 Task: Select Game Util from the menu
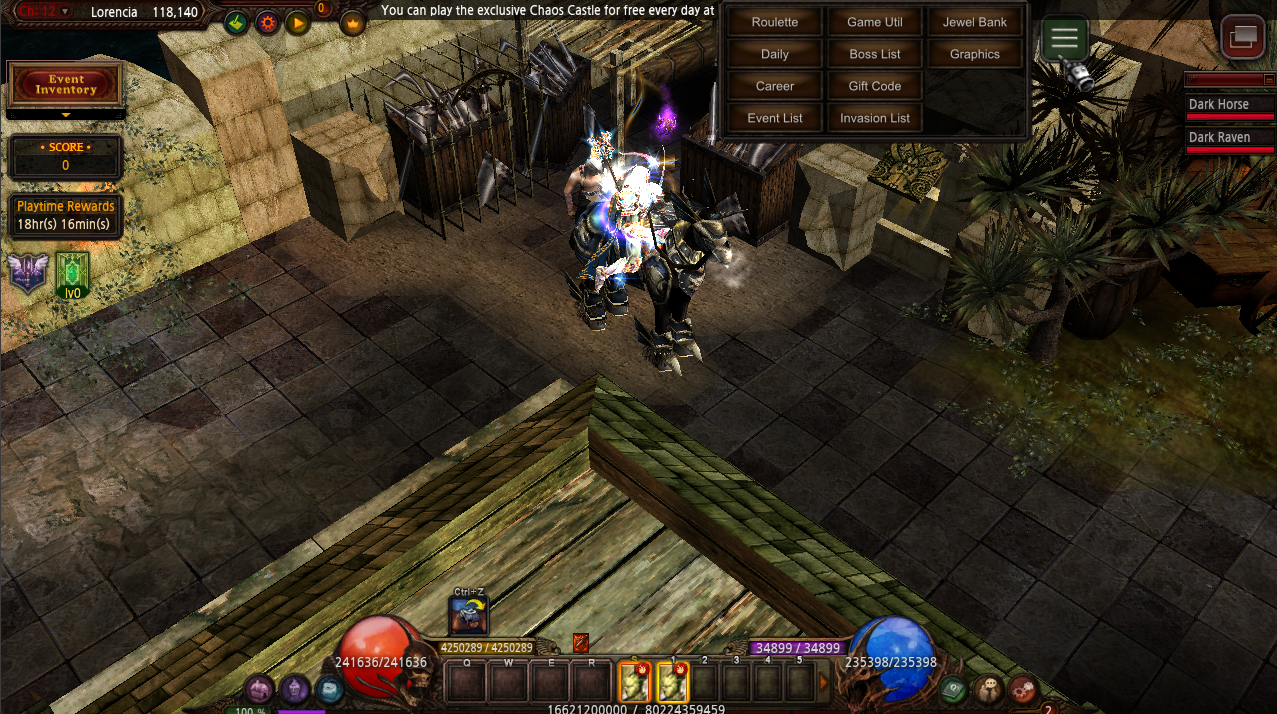click(875, 22)
